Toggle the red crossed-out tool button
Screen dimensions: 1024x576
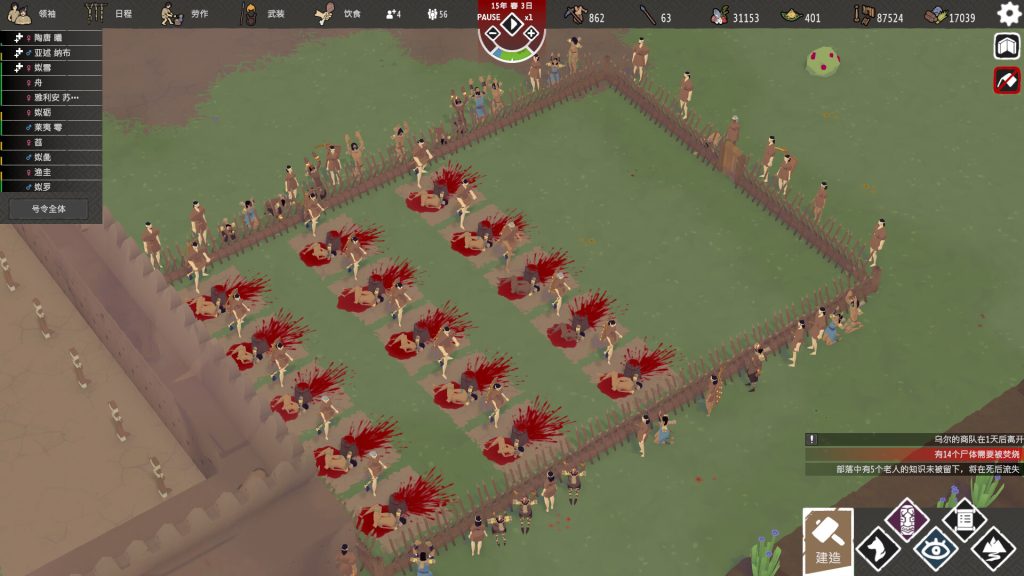coord(1007,80)
